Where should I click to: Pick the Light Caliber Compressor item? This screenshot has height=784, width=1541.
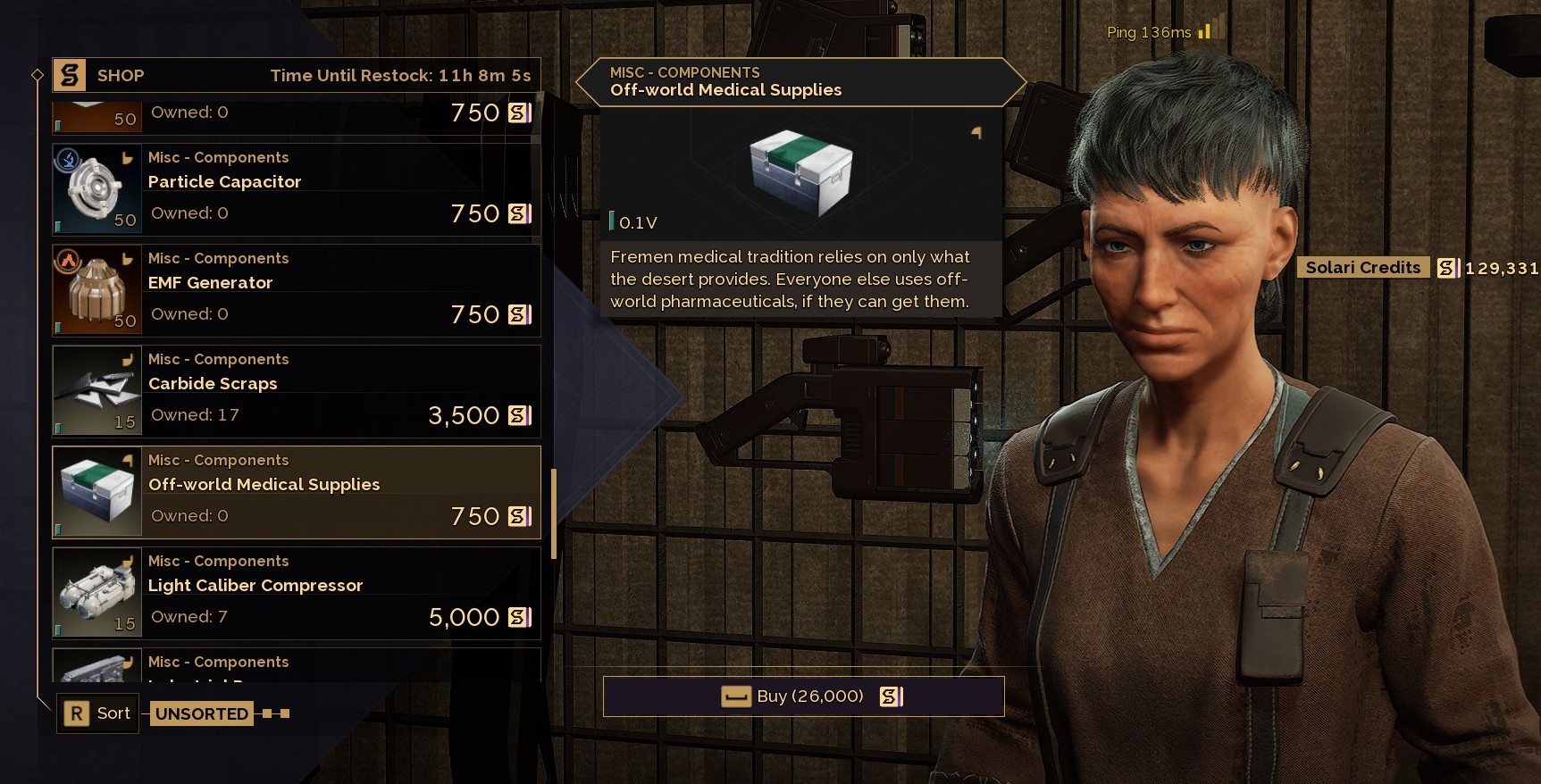pyautogui.click(x=339, y=594)
